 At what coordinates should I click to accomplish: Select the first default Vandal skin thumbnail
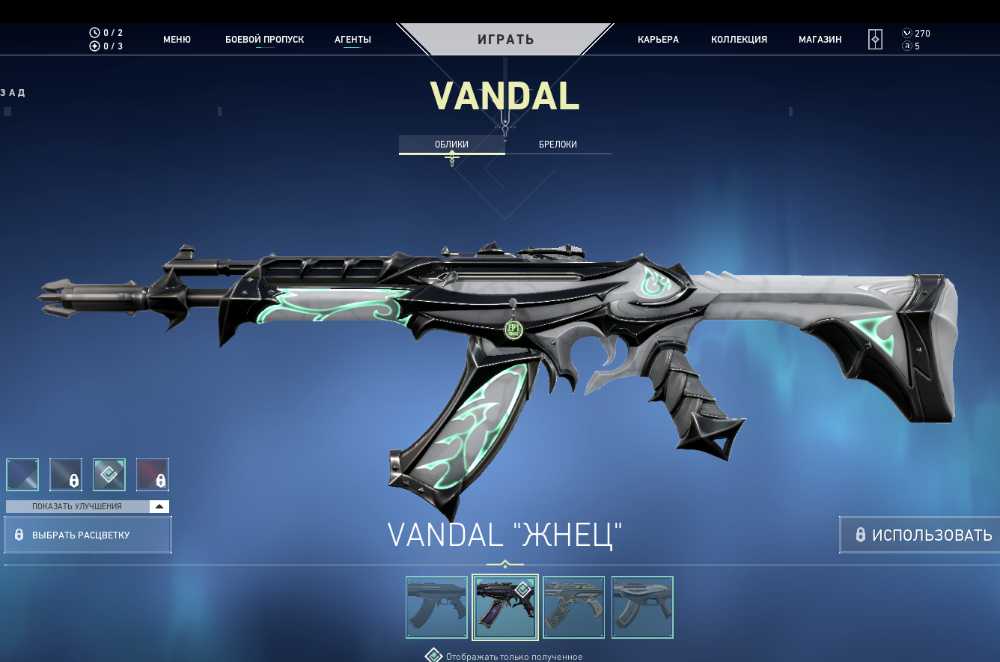coord(436,607)
